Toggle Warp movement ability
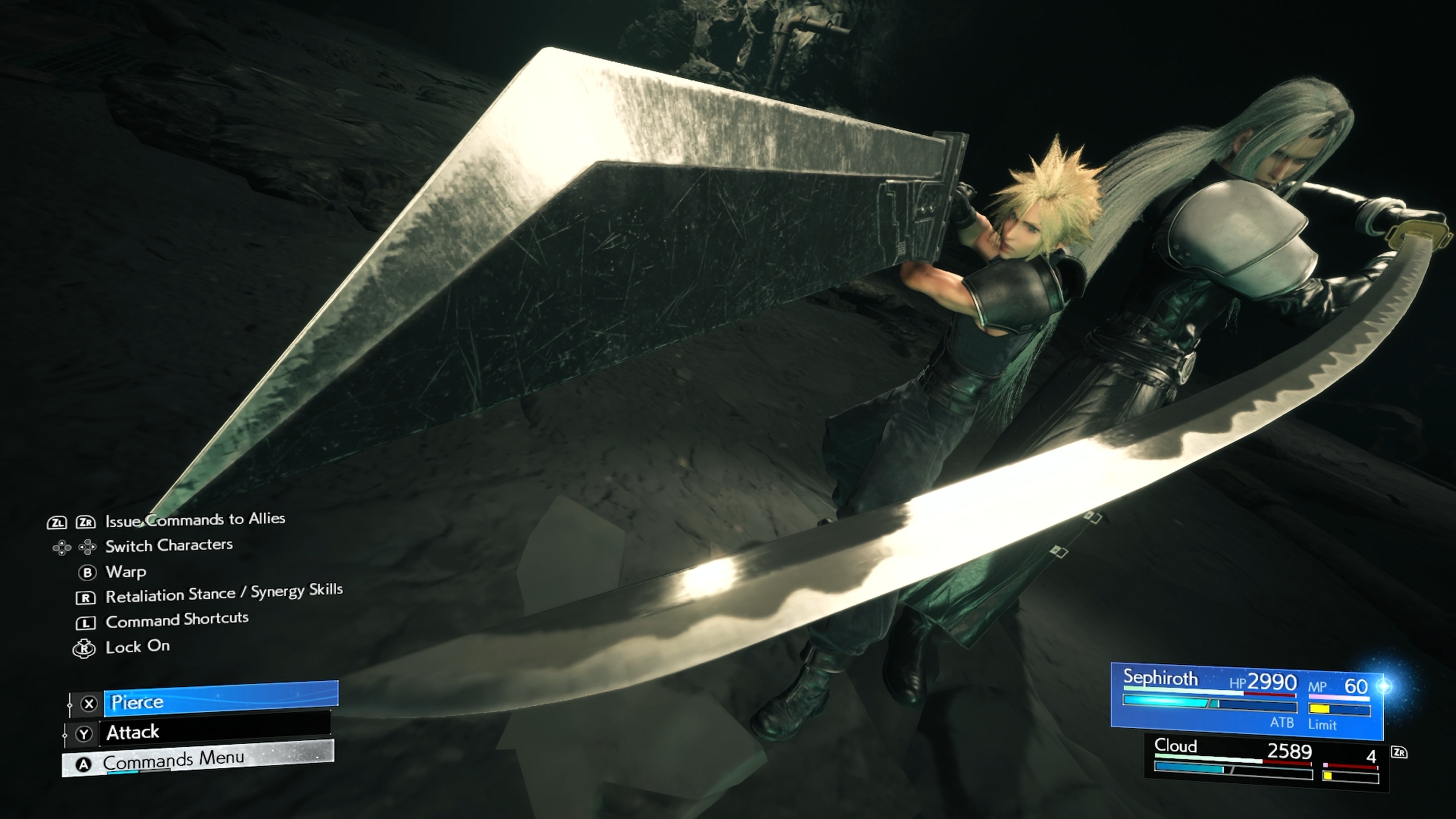This screenshot has height=819, width=1456. [x=126, y=573]
